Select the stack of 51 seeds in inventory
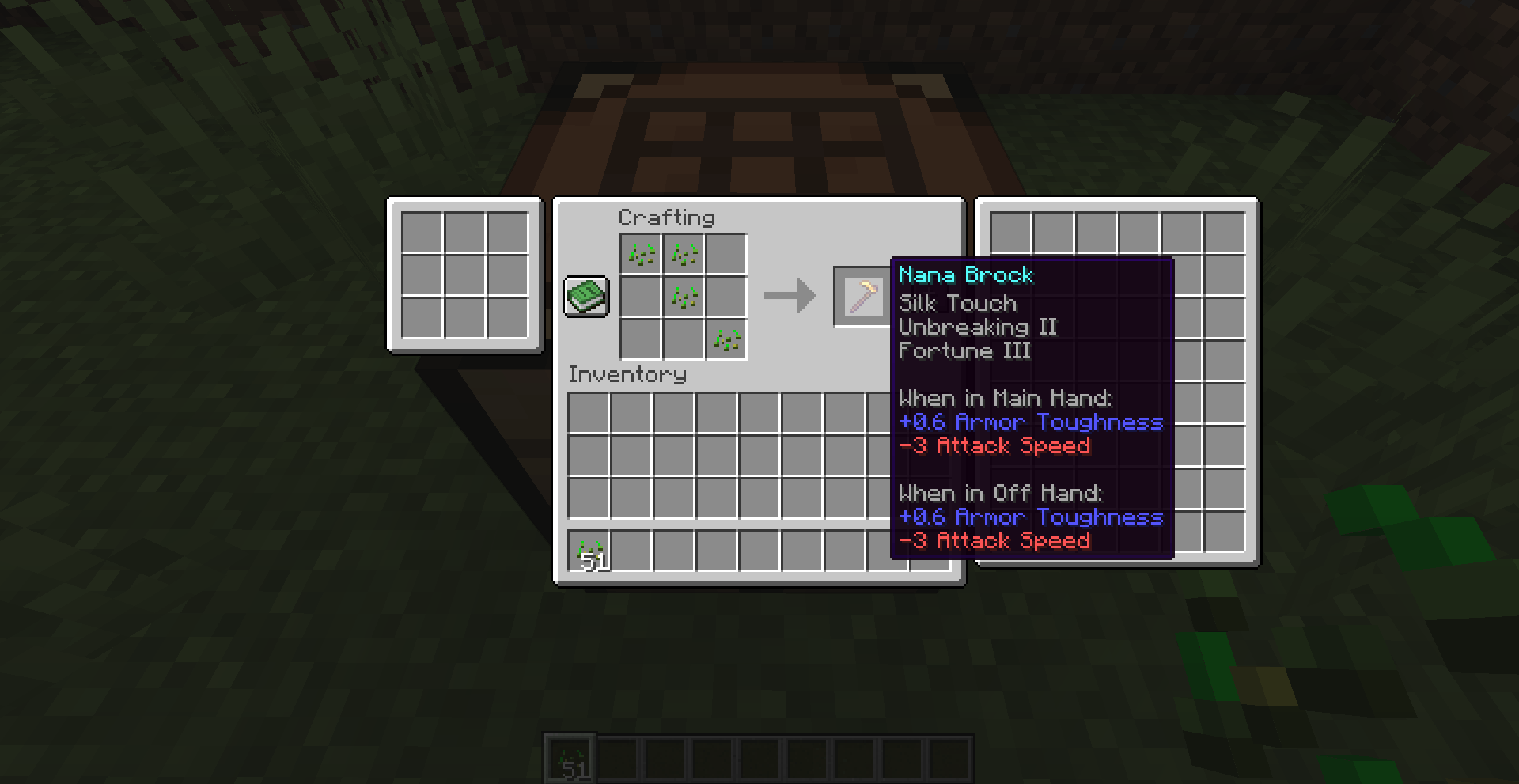 [590, 549]
